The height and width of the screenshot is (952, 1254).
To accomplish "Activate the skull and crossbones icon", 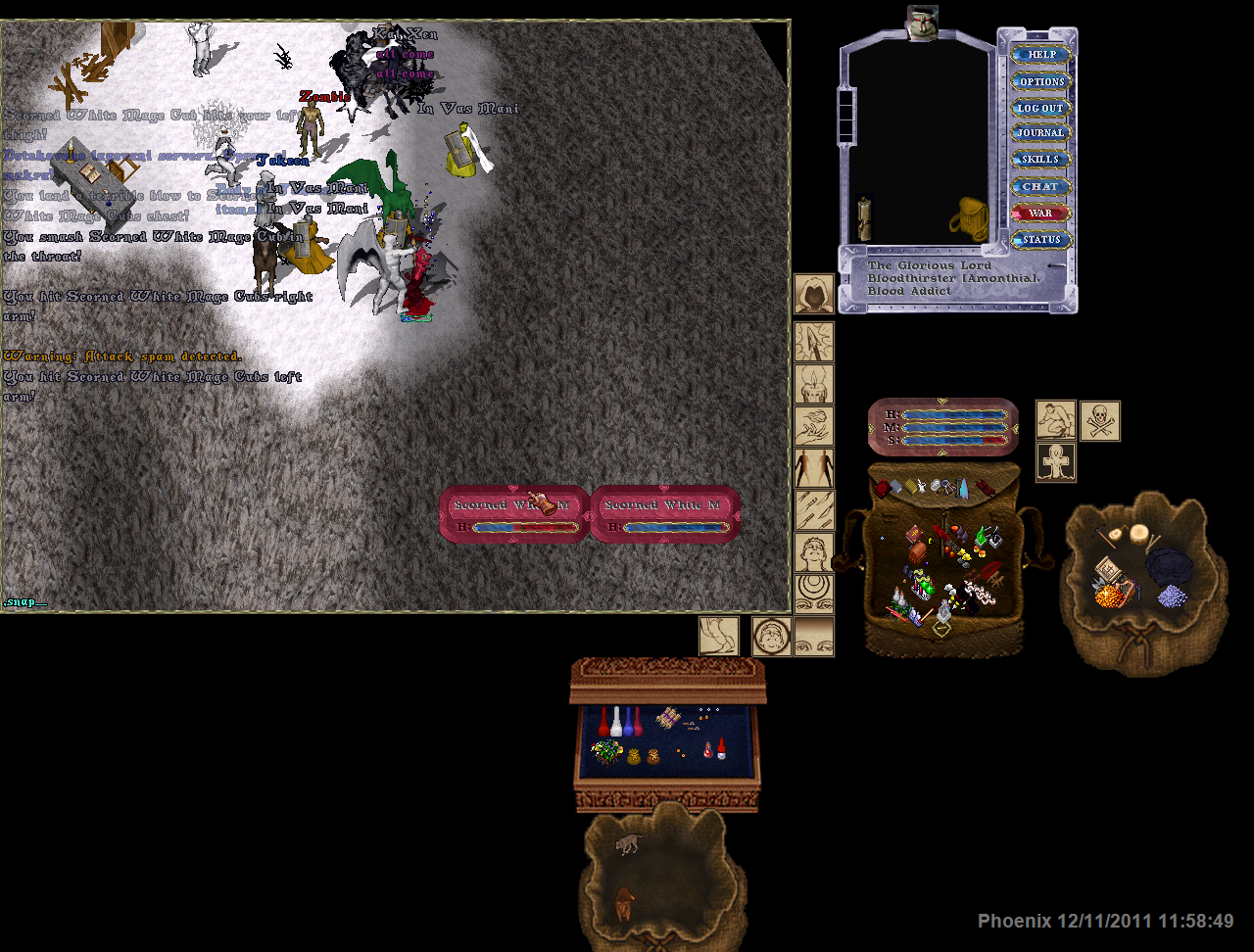I will coord(1099,421).
